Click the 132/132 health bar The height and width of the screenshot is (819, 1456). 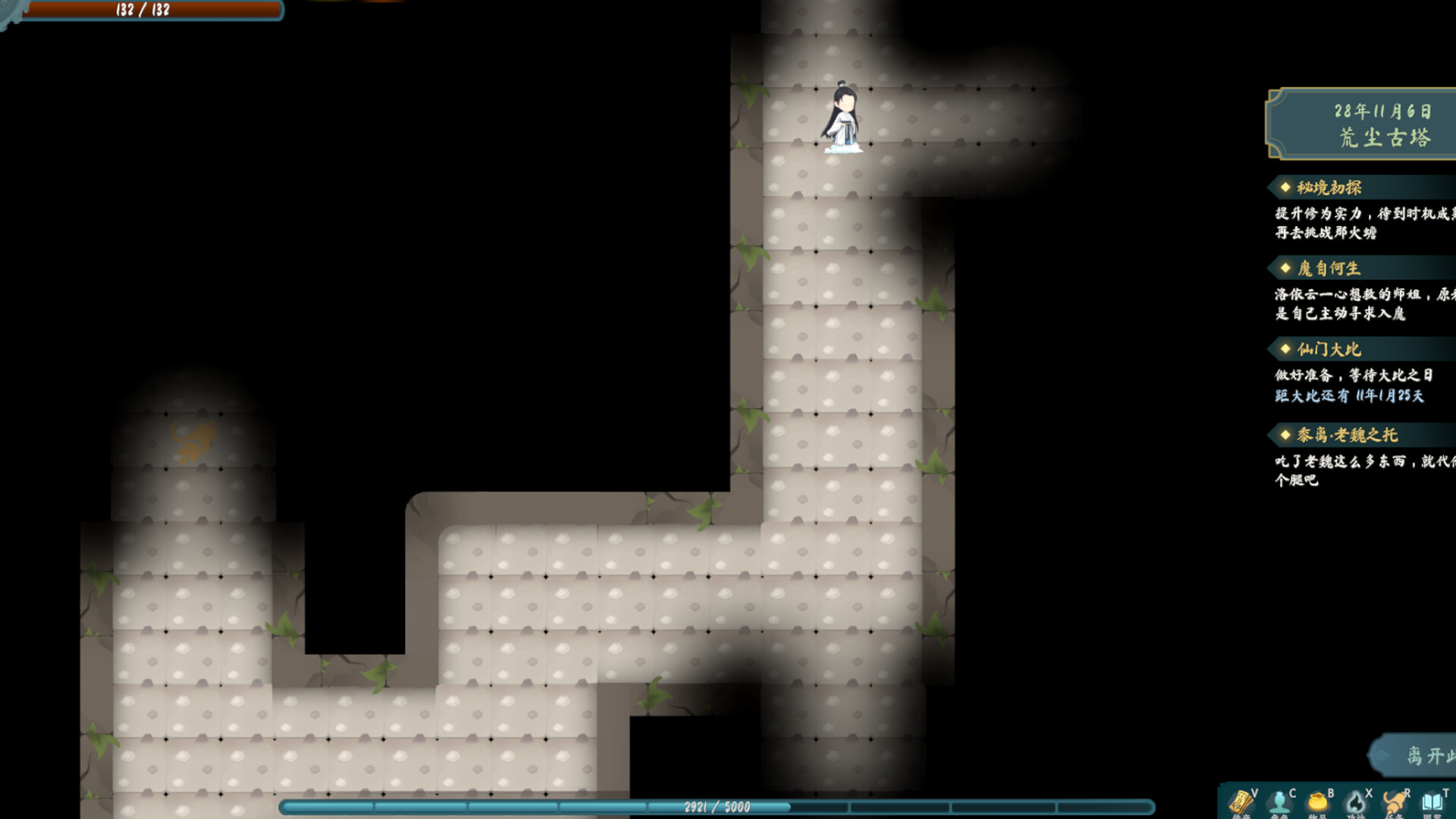coord(144,11)
